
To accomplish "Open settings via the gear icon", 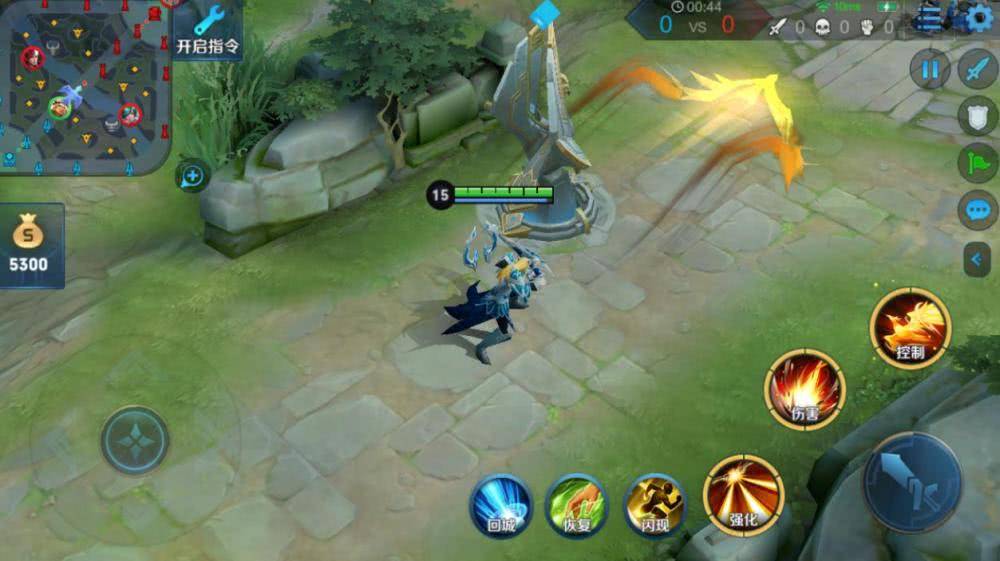I will (x=980, y=17).
